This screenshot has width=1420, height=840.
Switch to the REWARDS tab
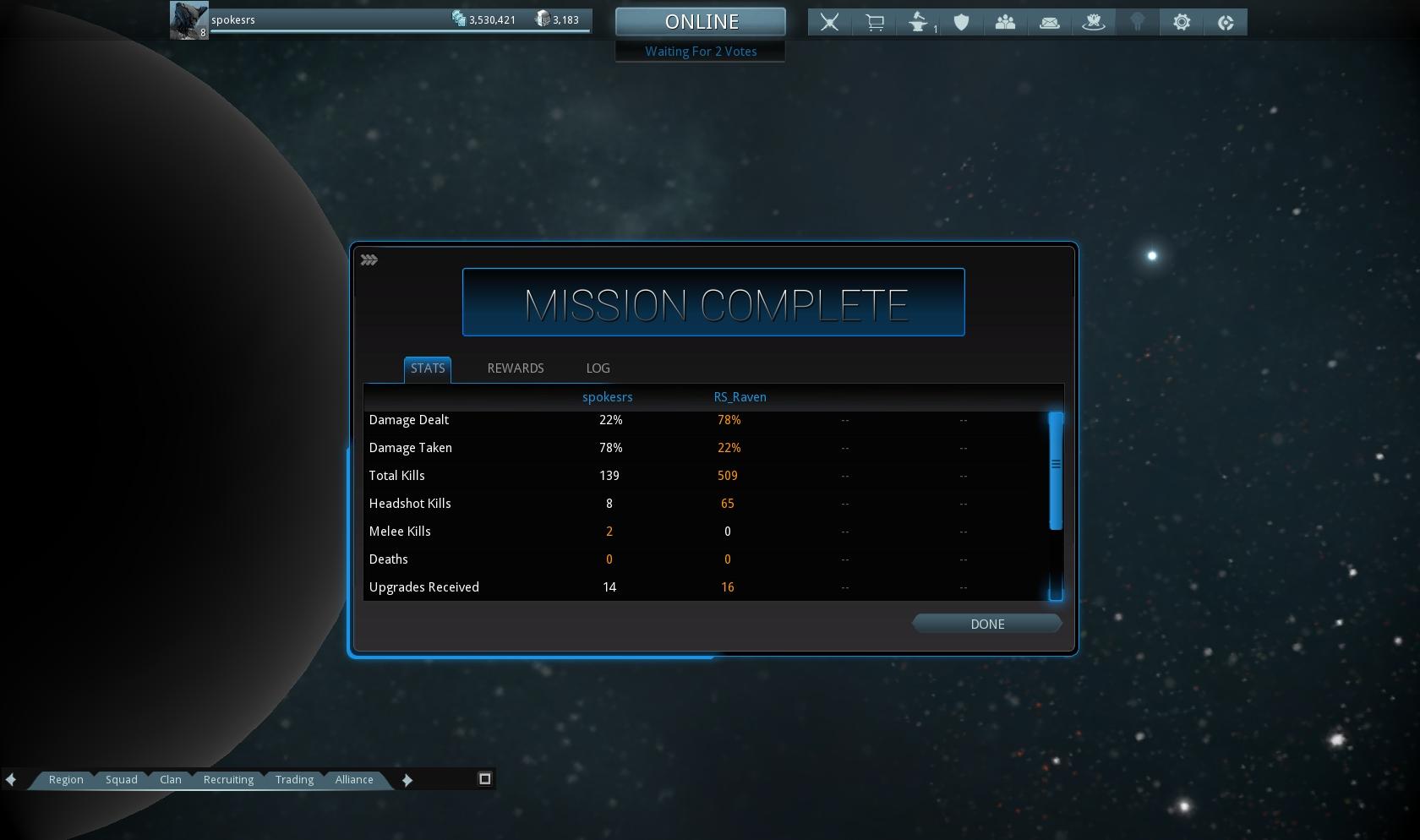pyautogui.click(x=515, y=368)
